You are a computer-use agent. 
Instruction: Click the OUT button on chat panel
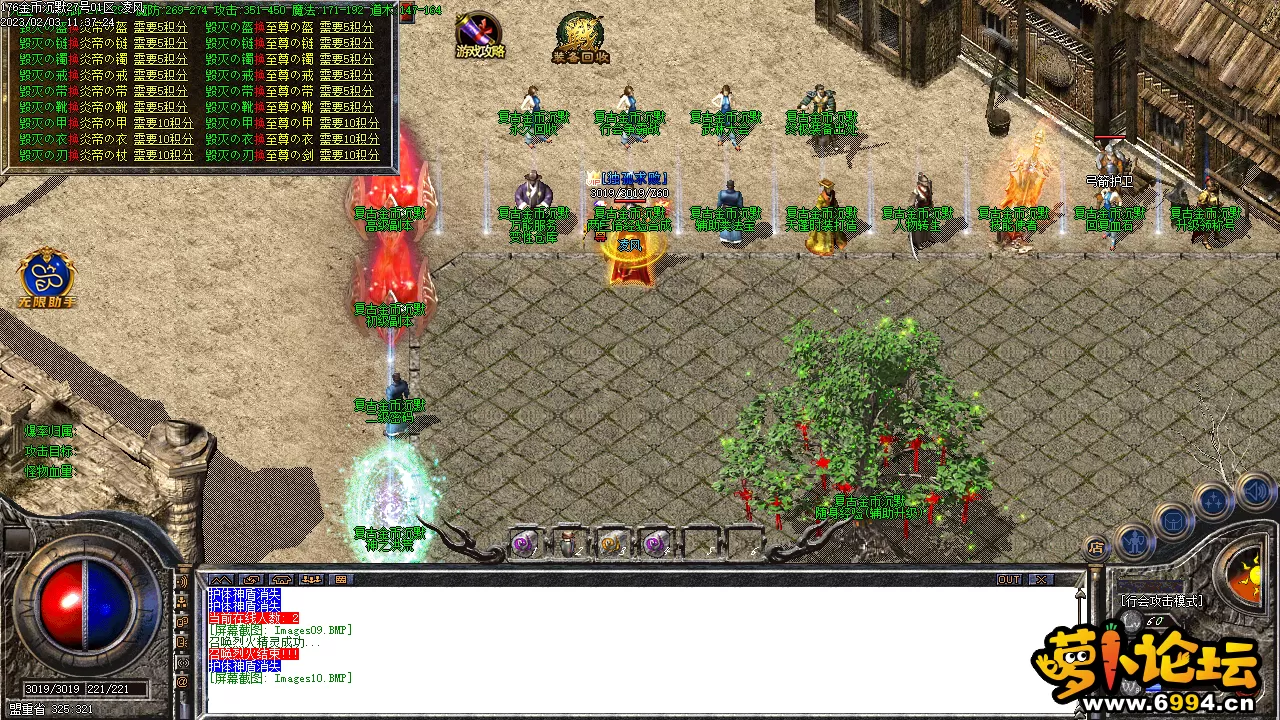(x=1009, y=580)
